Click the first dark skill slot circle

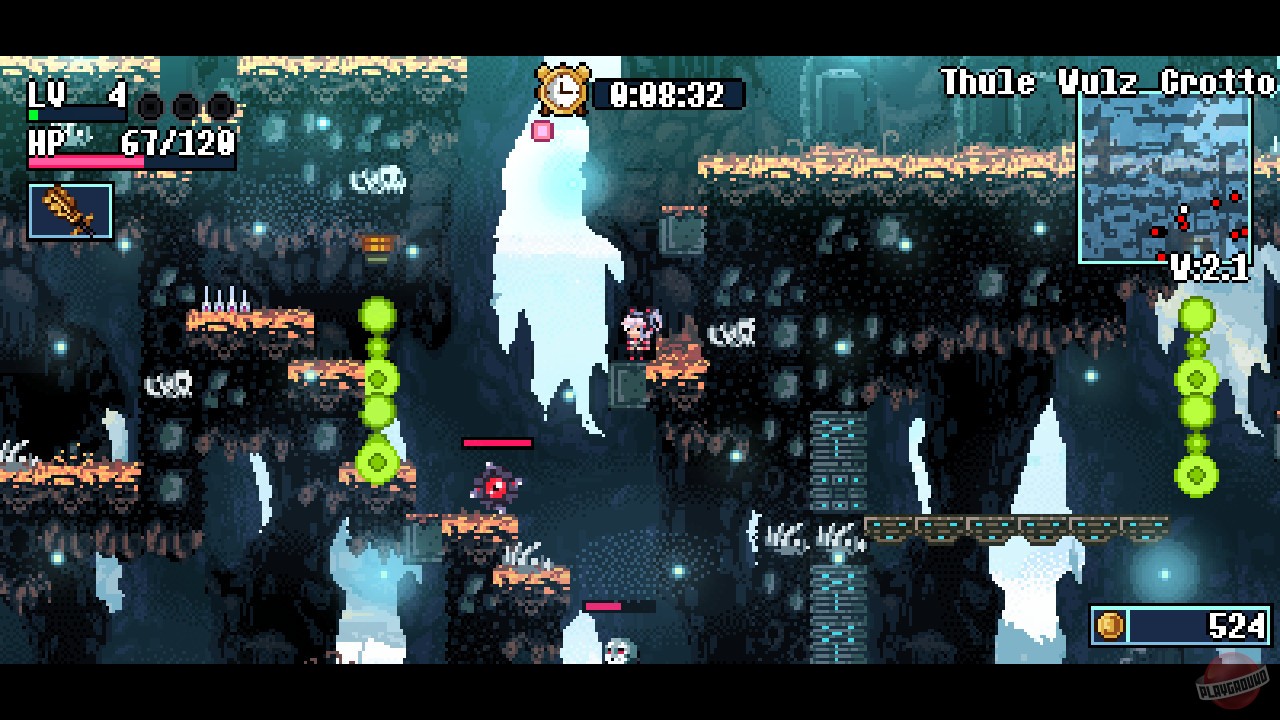click(x=150, y=107)
